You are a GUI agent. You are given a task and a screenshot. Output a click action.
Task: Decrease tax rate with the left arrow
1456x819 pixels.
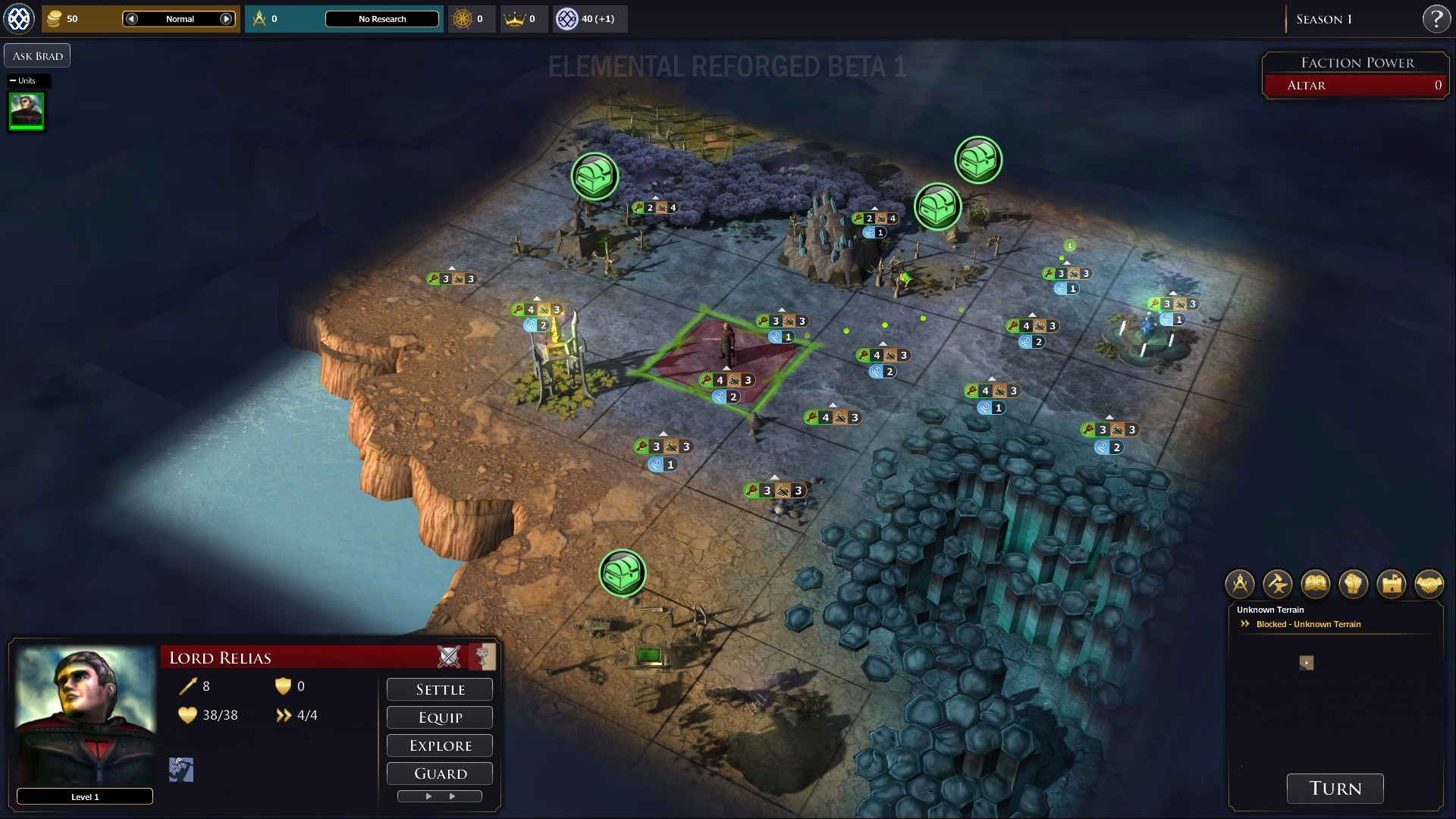(132, 19)
